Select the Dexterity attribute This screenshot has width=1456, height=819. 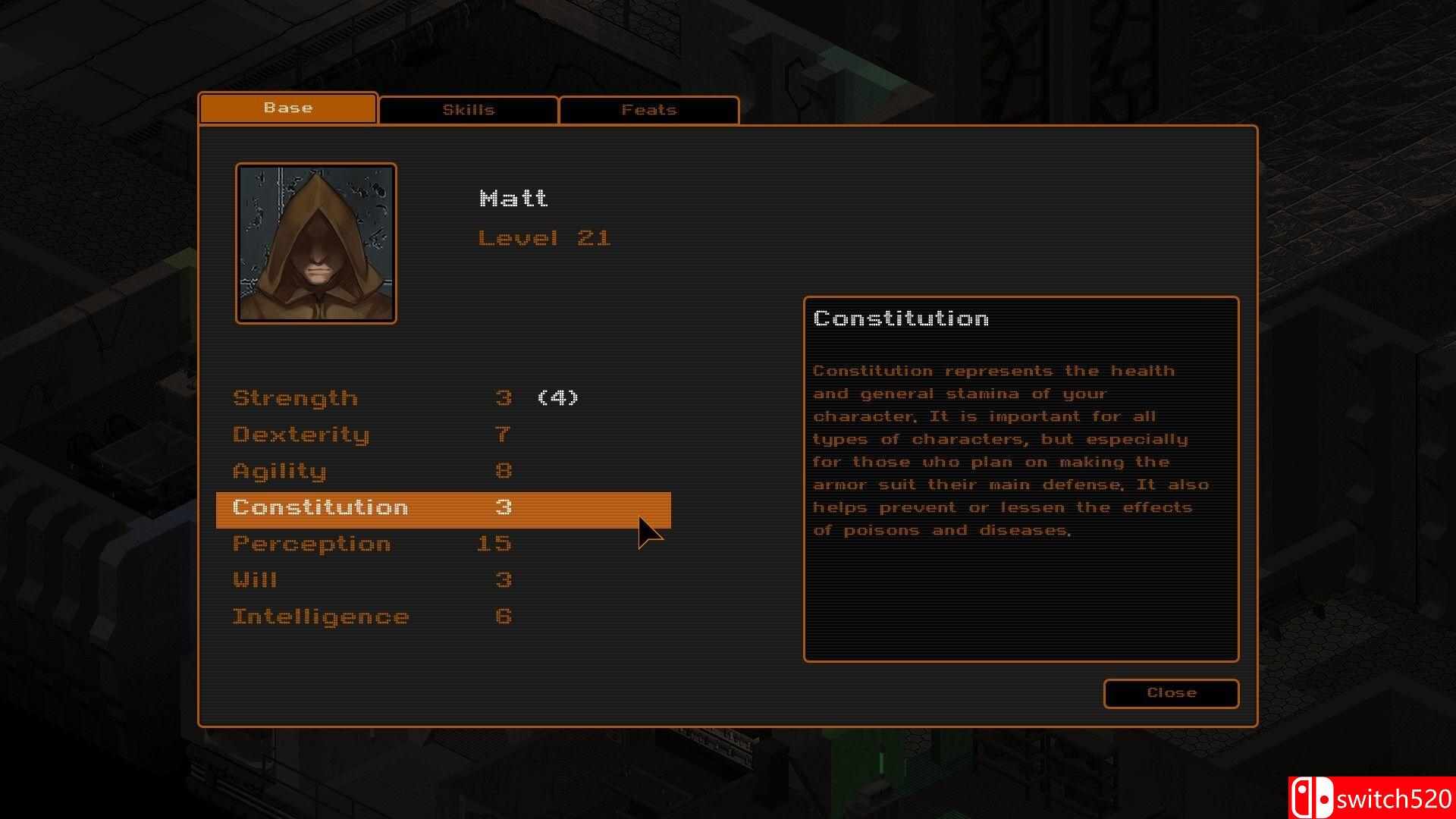[301, 434]
